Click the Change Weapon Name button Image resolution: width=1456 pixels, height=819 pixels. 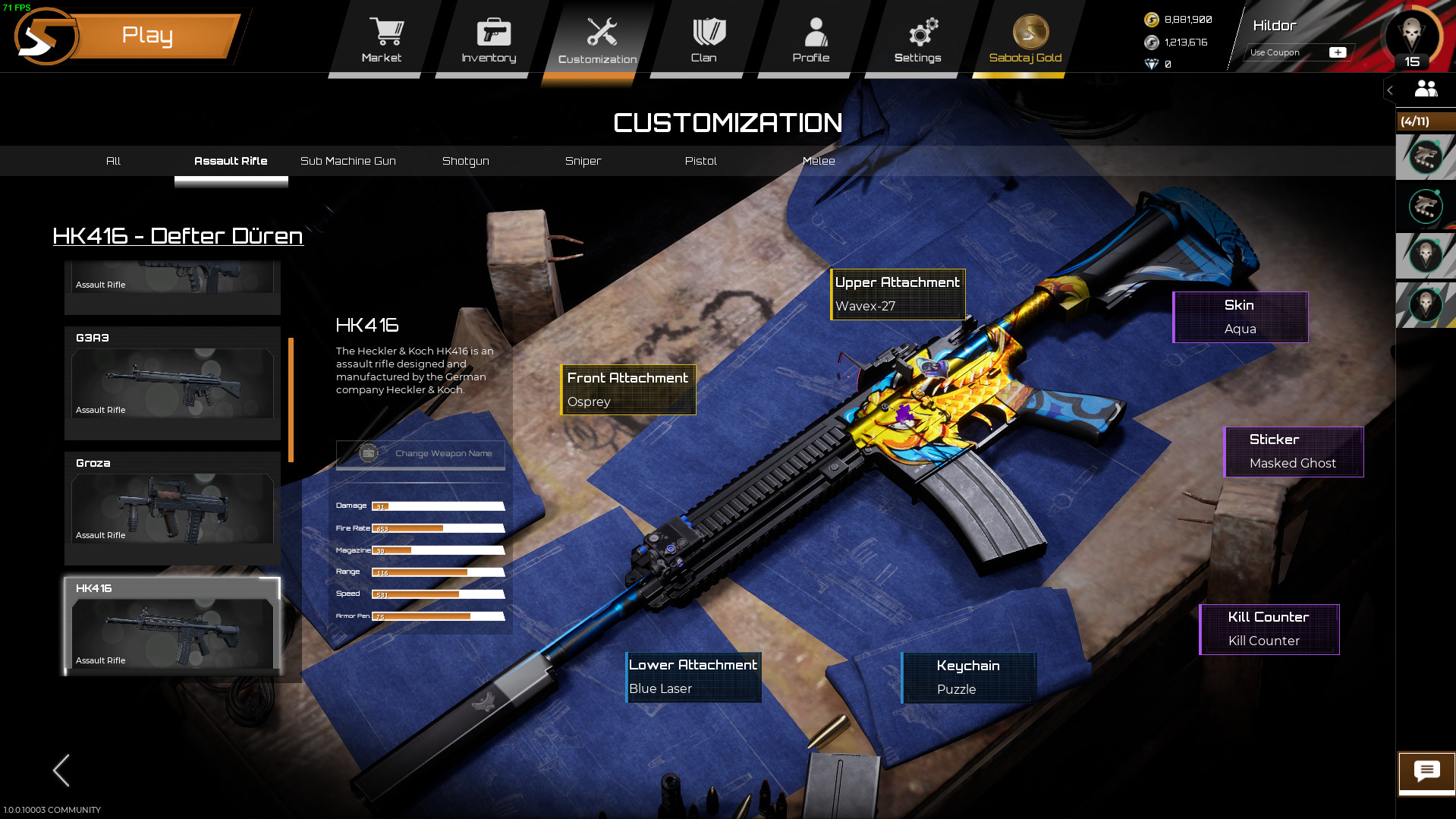[420, 454]
